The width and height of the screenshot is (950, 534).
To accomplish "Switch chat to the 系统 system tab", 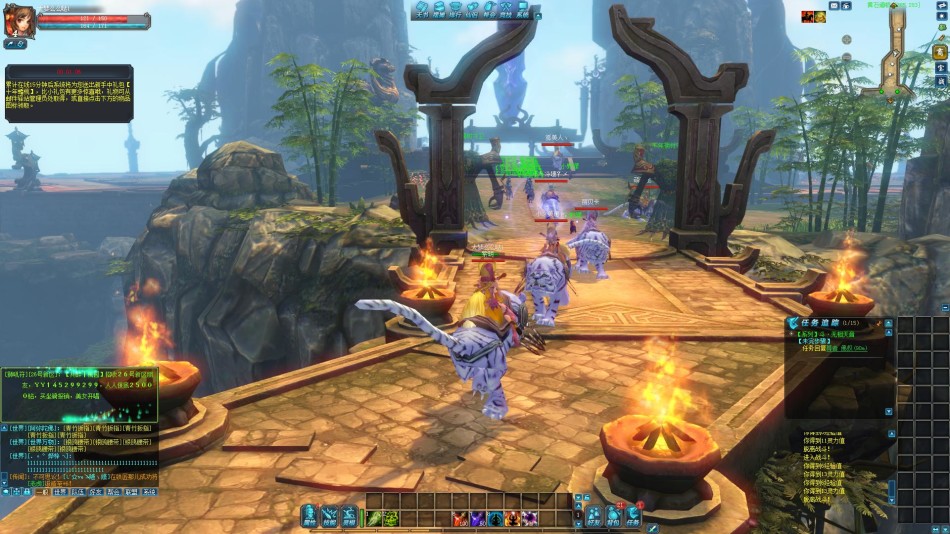I will click(x=149, y=492).
